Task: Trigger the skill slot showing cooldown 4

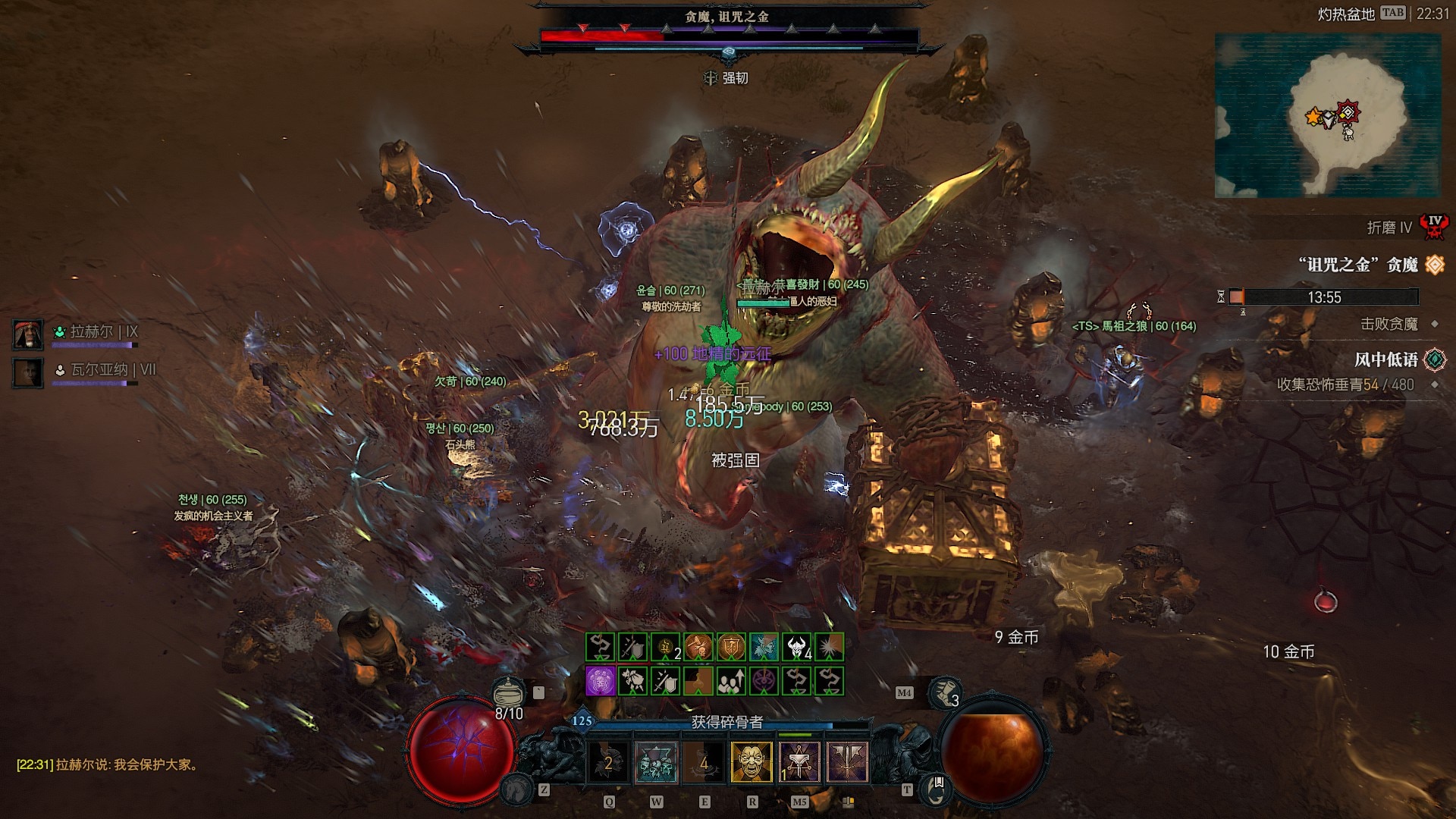Action: coord(704,761)
